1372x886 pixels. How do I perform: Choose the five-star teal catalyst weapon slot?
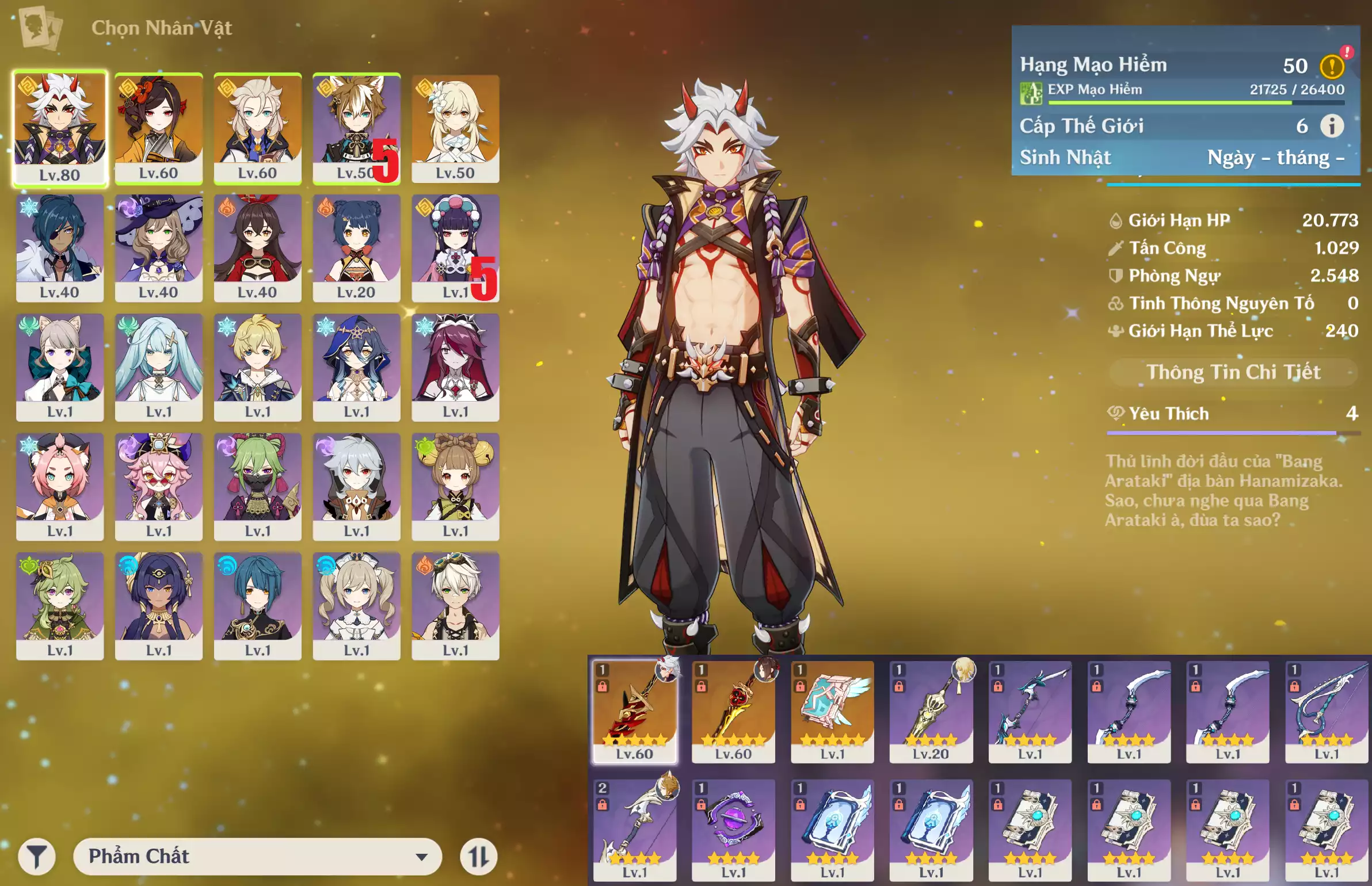click(x=832, y=711)
